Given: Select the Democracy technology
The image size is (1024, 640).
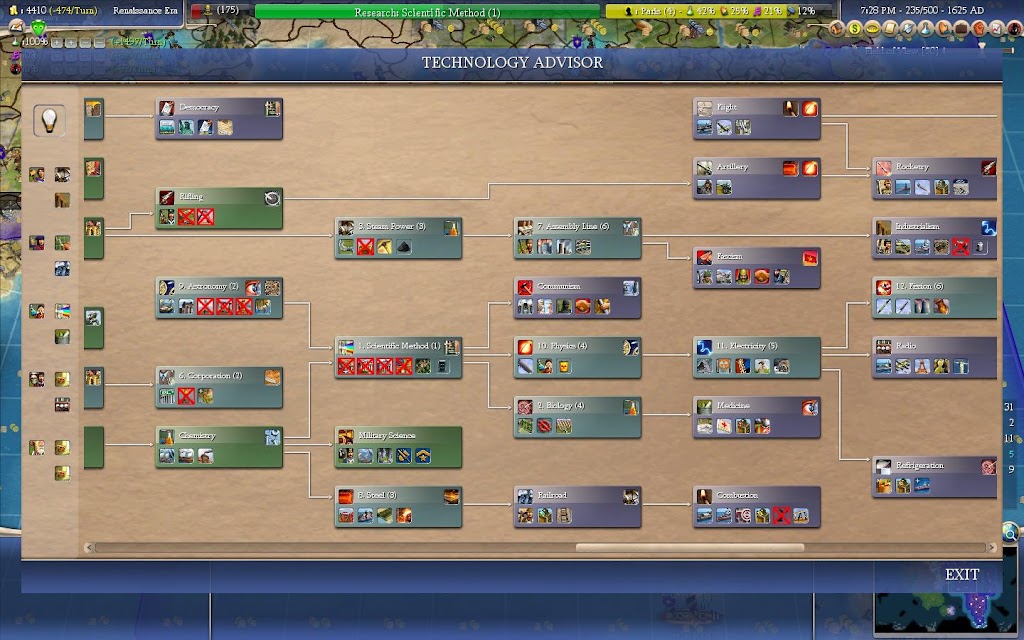Looking at the screenshot, I should point(219,108).
